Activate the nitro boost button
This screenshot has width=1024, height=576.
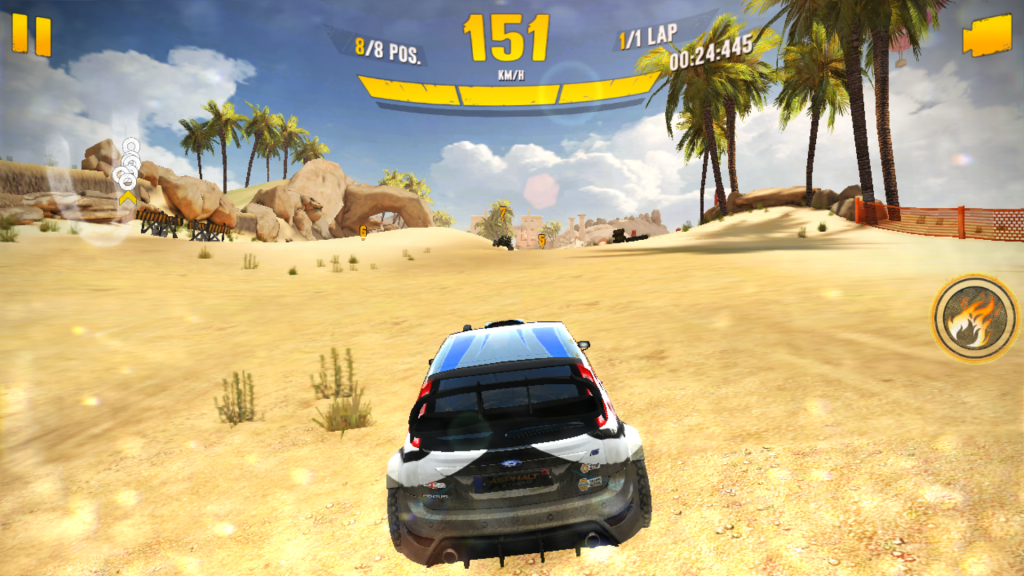[x=975, y=319]
